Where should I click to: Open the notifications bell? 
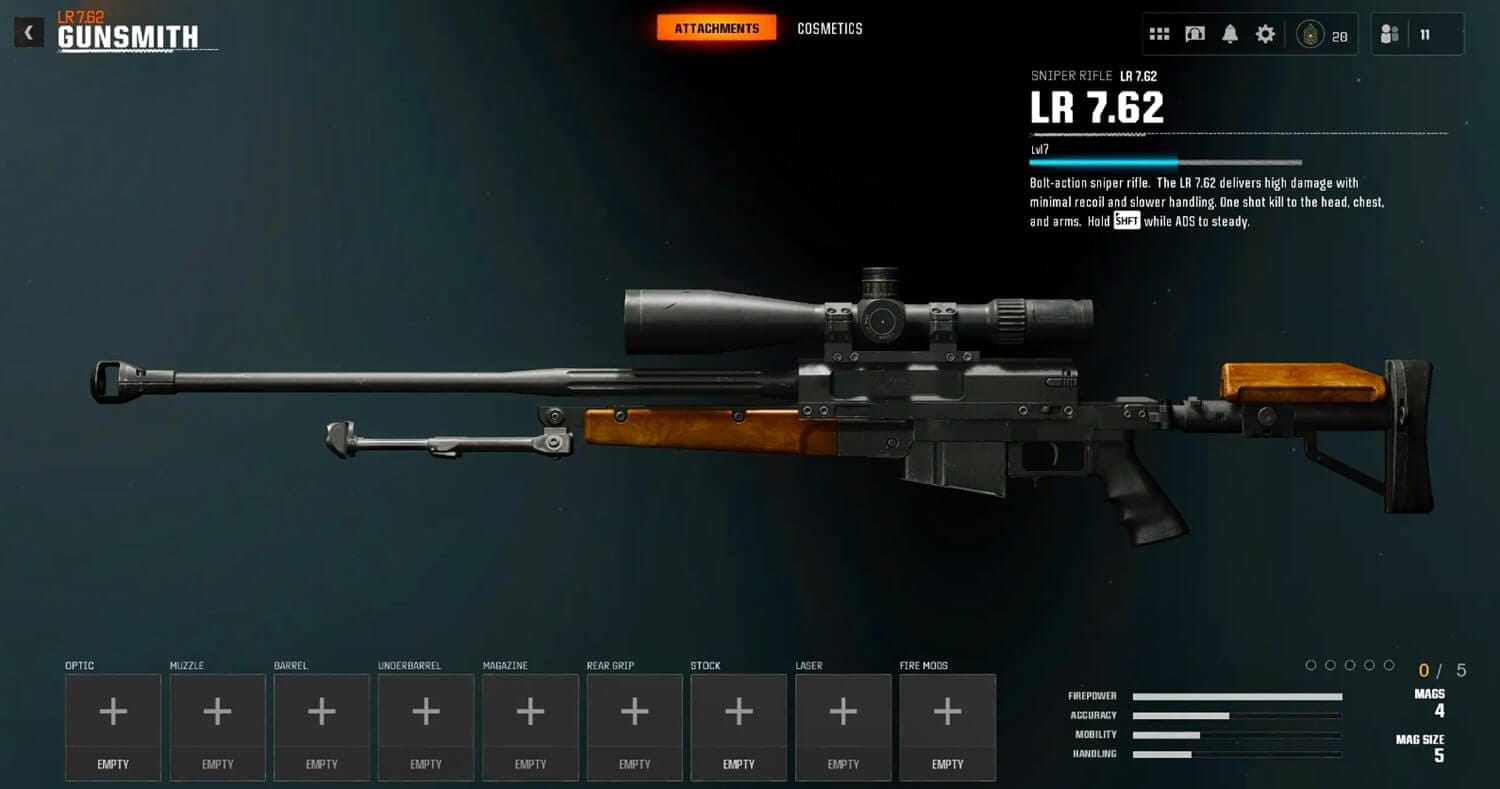tap(1230, 34)
